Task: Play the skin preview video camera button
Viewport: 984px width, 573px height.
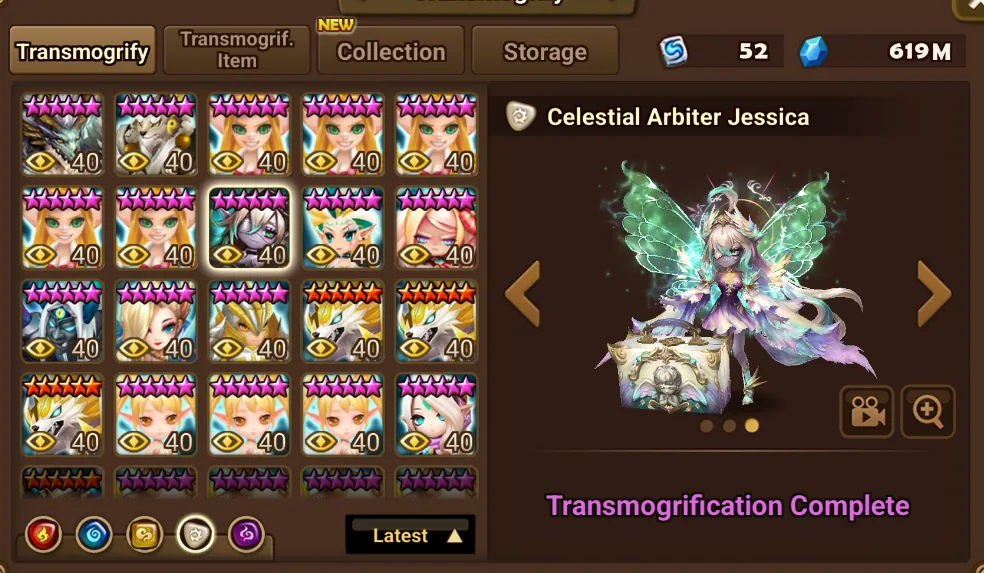Action: click(866, 412)
